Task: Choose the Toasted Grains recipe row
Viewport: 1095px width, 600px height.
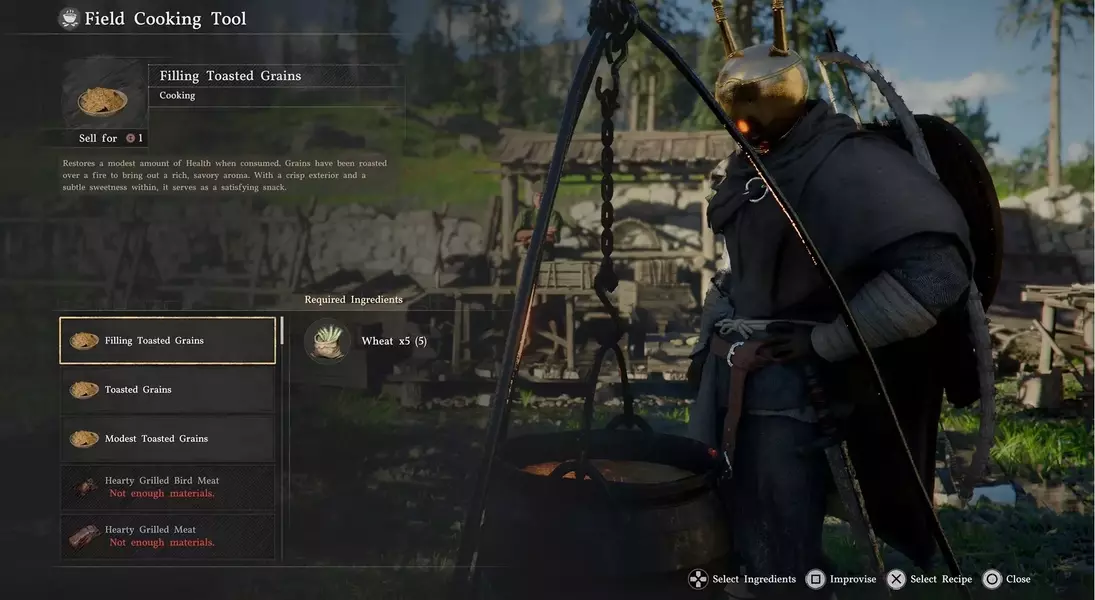Action: tap(167, 390)
